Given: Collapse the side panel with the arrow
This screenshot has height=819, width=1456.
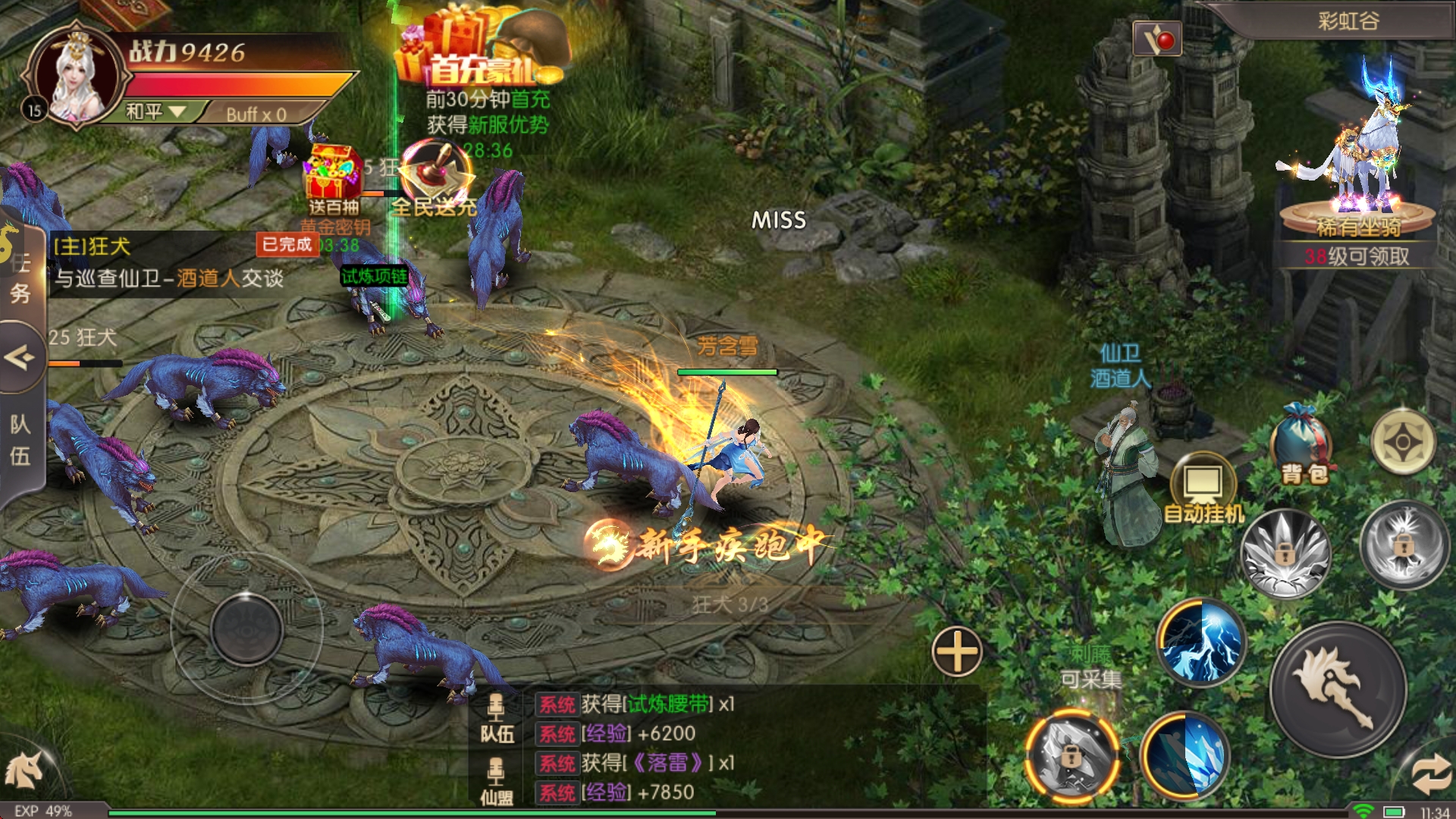Looking at the screenshot, I should coord(20,356).
